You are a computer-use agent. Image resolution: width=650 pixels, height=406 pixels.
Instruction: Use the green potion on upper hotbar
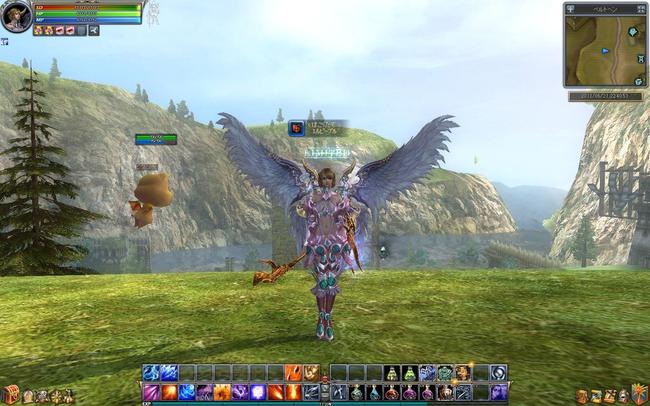392,373
